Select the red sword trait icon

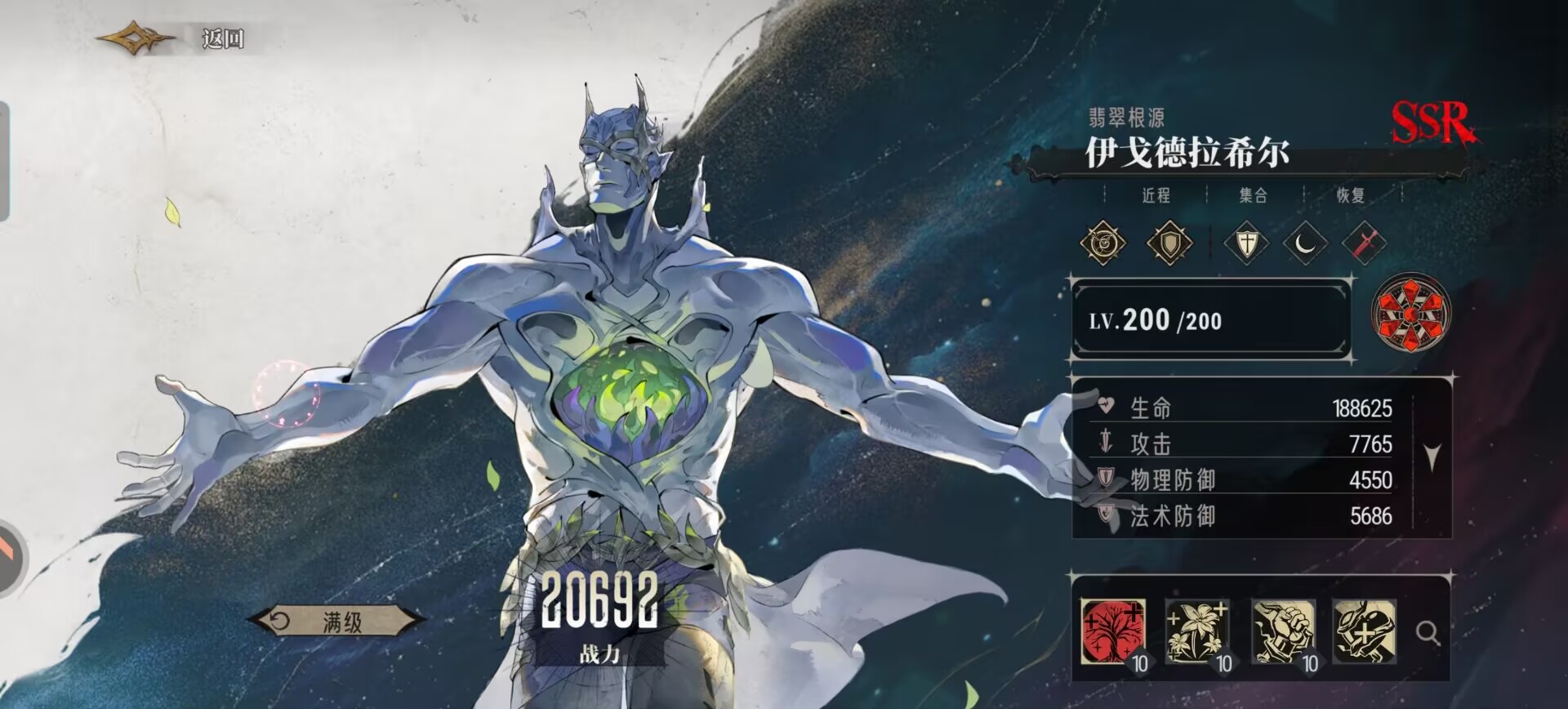click(x=1363, y=243)
